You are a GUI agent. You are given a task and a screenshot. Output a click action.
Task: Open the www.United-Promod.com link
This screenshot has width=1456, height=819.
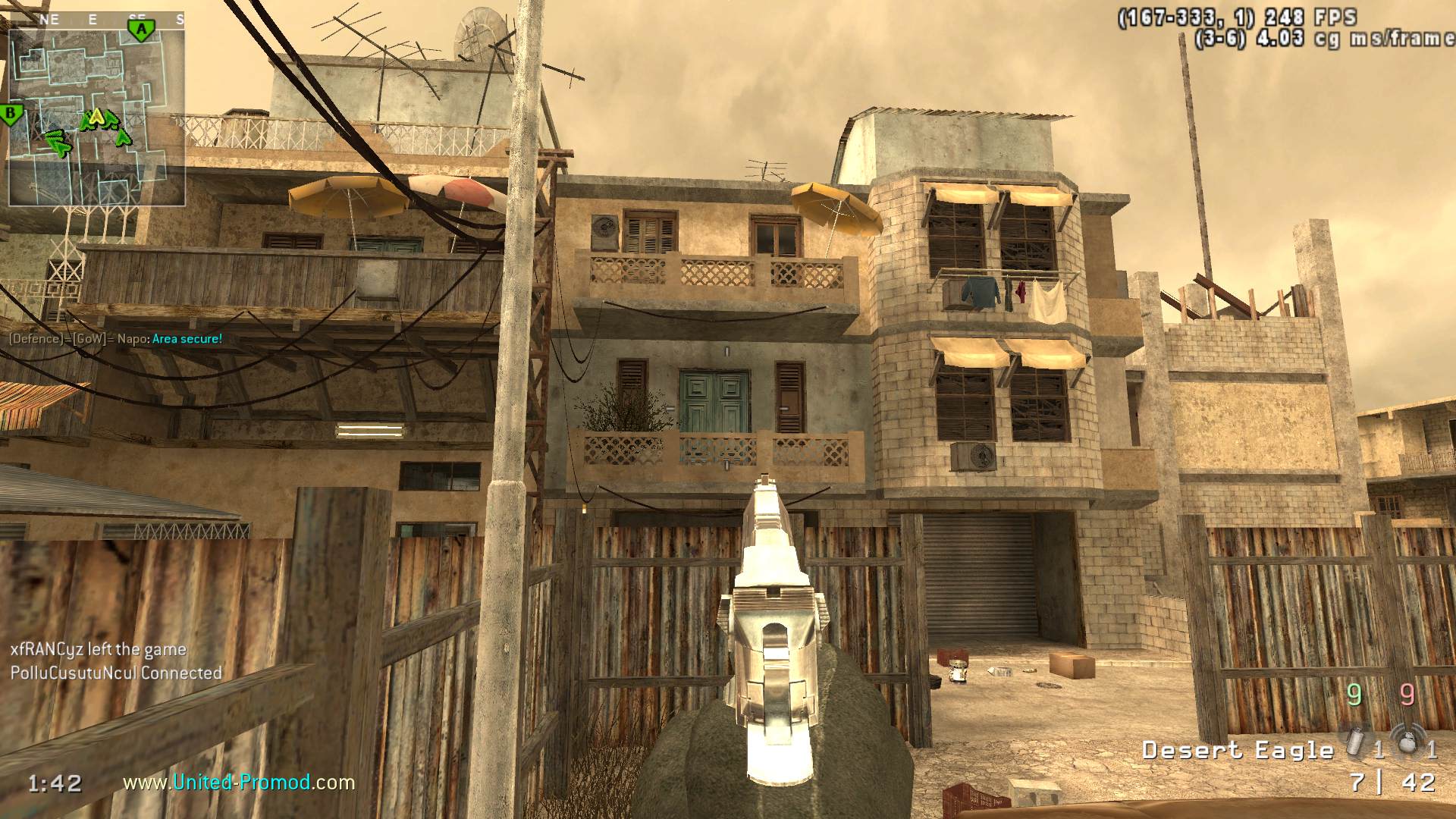click(x=239, y=782)
